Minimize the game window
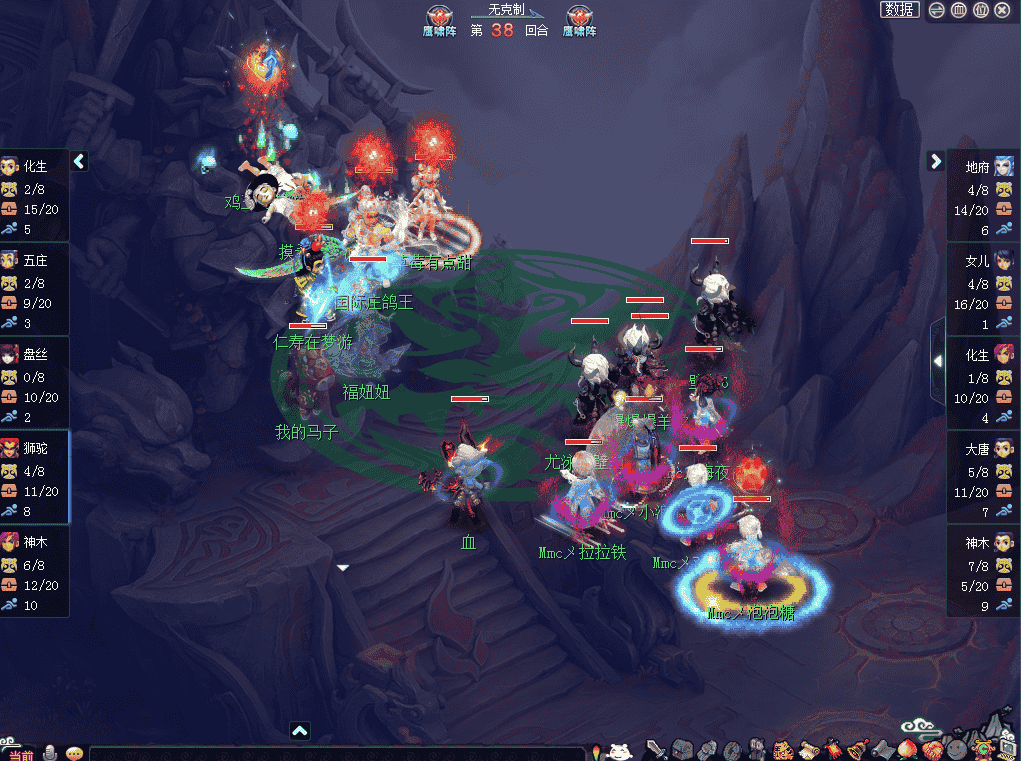 click(937, 10)
